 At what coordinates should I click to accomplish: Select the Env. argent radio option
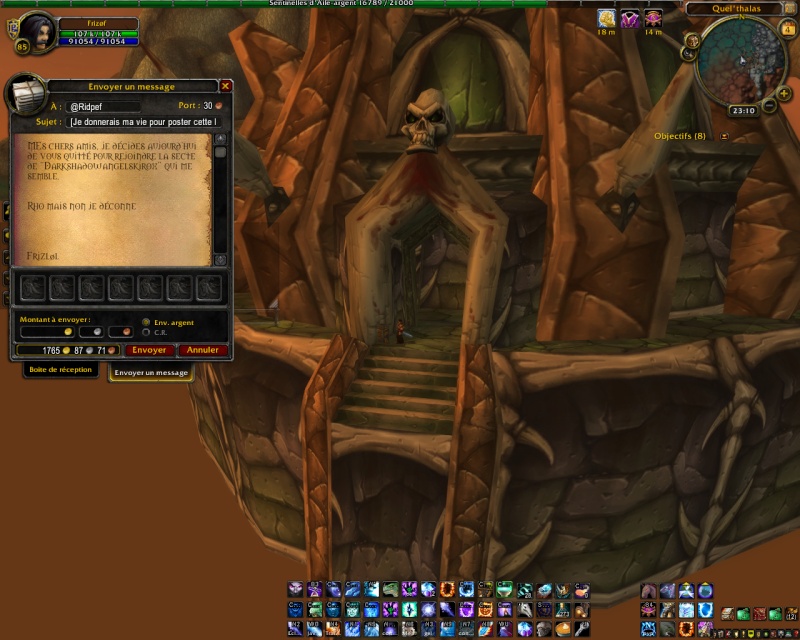(147, 322)
